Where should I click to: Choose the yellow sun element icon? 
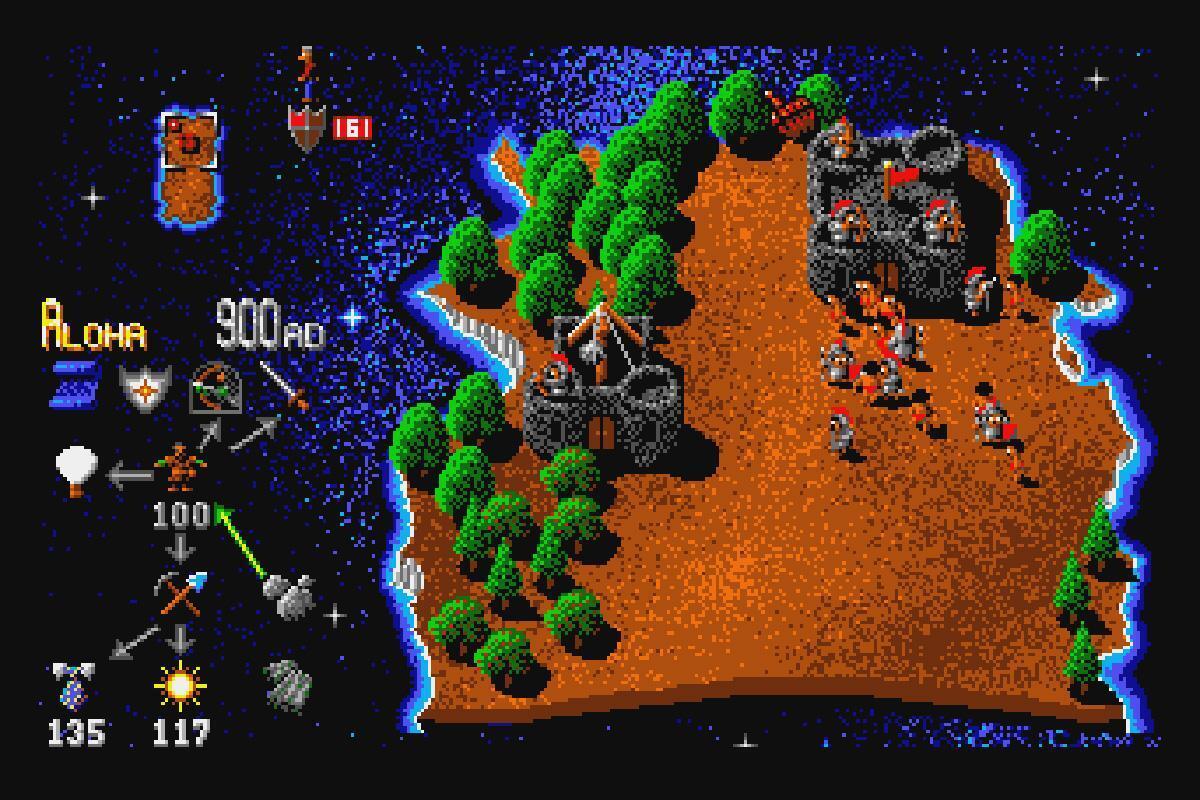[x=180, y=686]
